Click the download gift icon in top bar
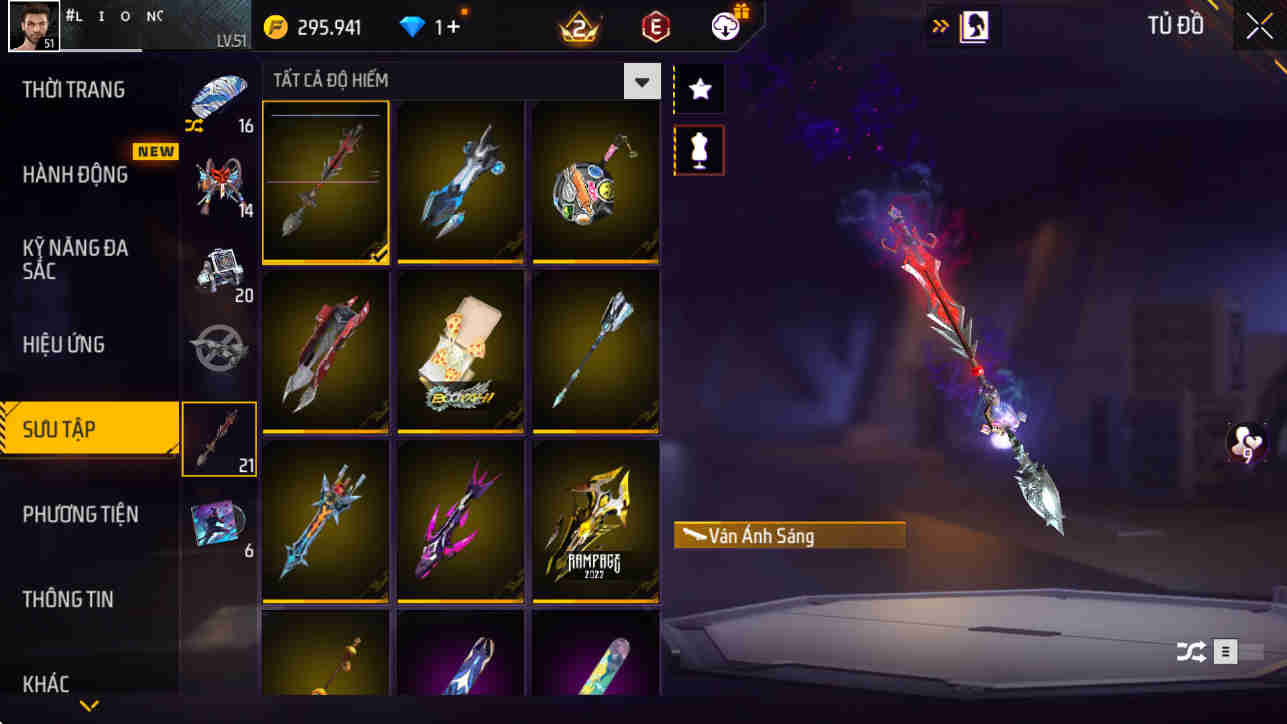The image size is (1287, 724). pos(723,26)
